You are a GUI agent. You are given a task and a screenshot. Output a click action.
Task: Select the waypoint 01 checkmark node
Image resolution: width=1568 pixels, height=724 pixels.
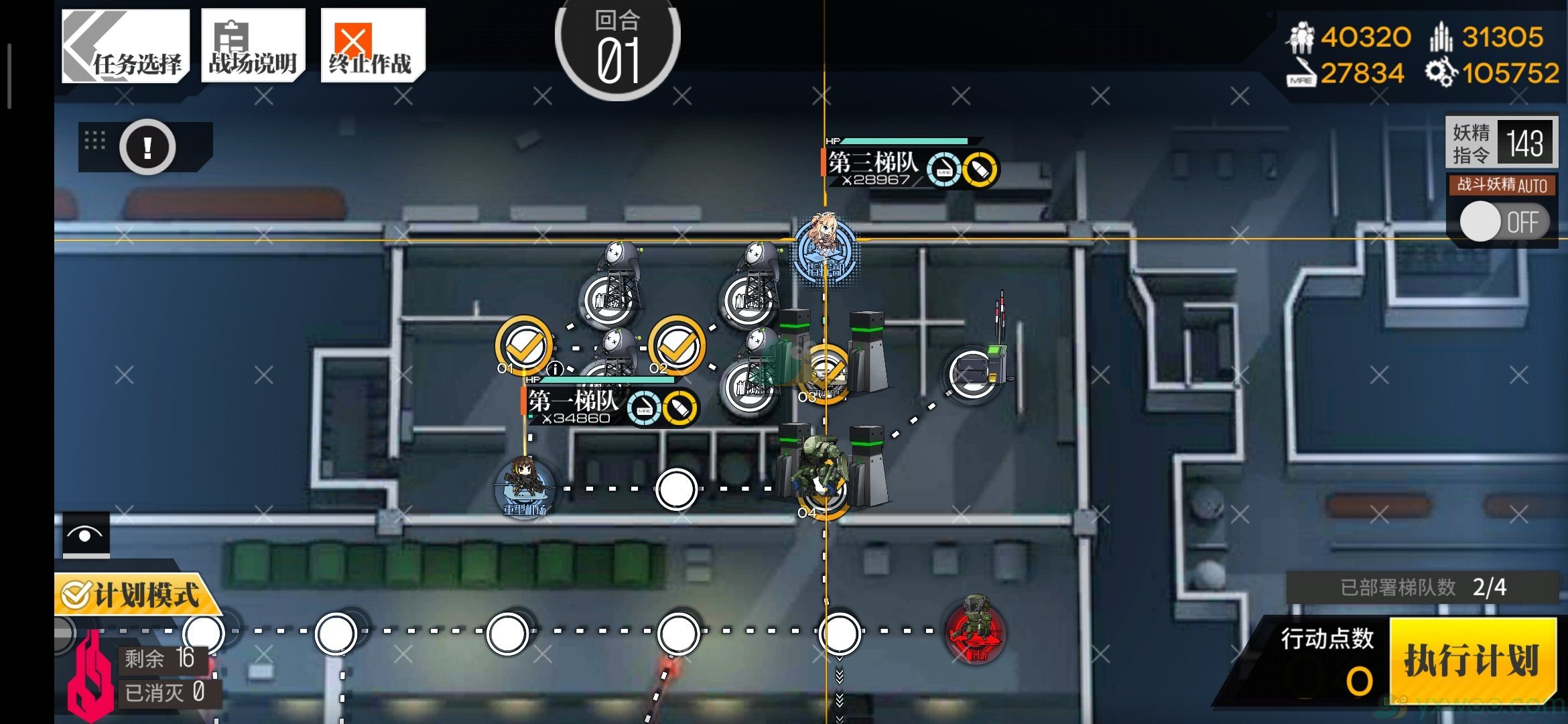(524, 345)
